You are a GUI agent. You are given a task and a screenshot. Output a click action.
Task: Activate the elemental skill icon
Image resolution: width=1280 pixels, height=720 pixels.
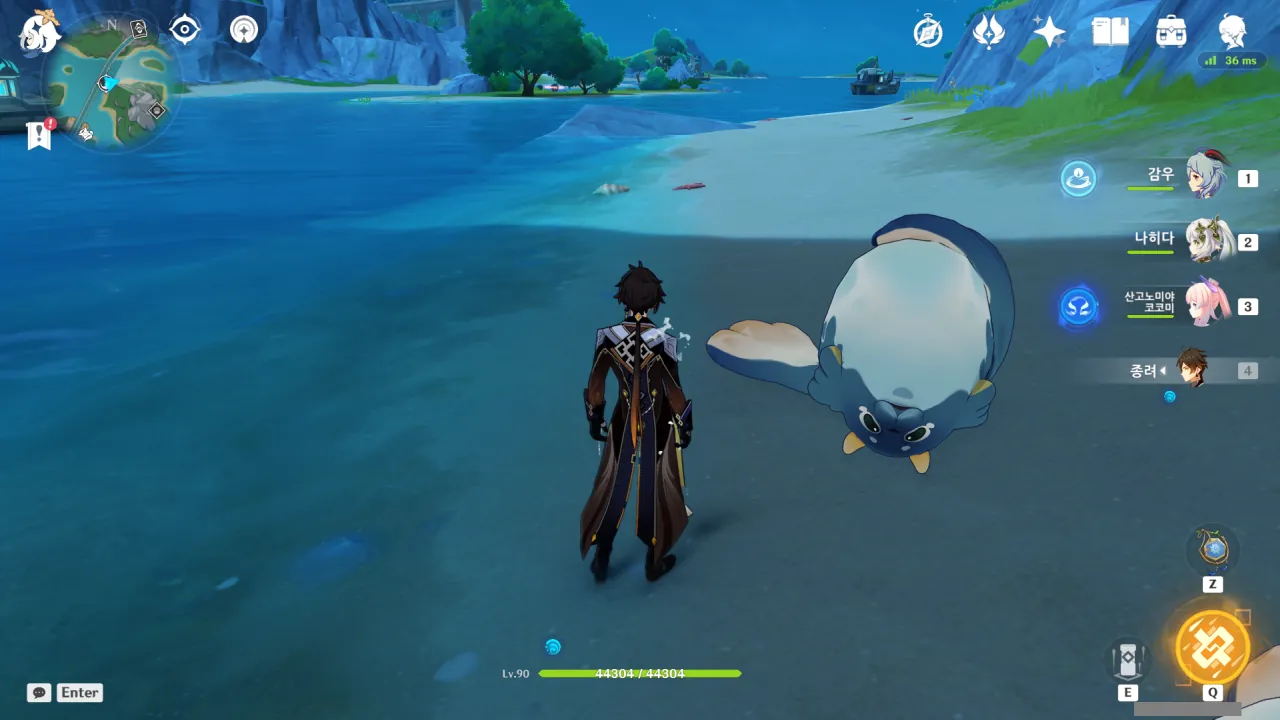coord(1127,660)
